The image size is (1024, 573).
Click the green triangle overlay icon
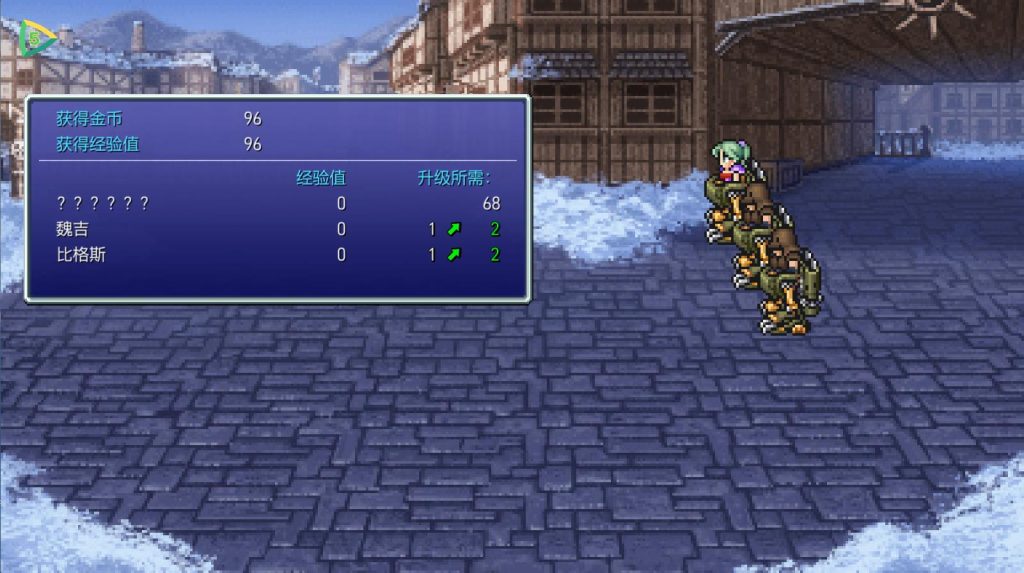point(34,40)
